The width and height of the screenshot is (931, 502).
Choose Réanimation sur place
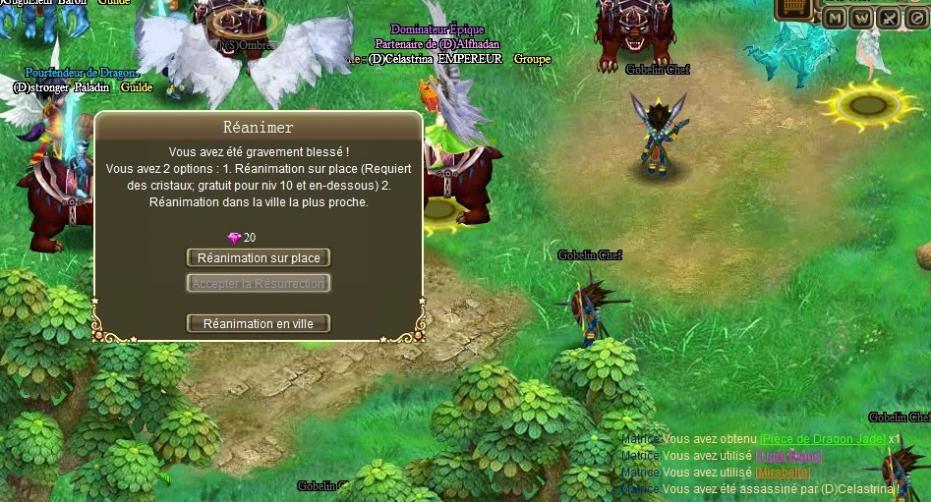click(258, 258)
